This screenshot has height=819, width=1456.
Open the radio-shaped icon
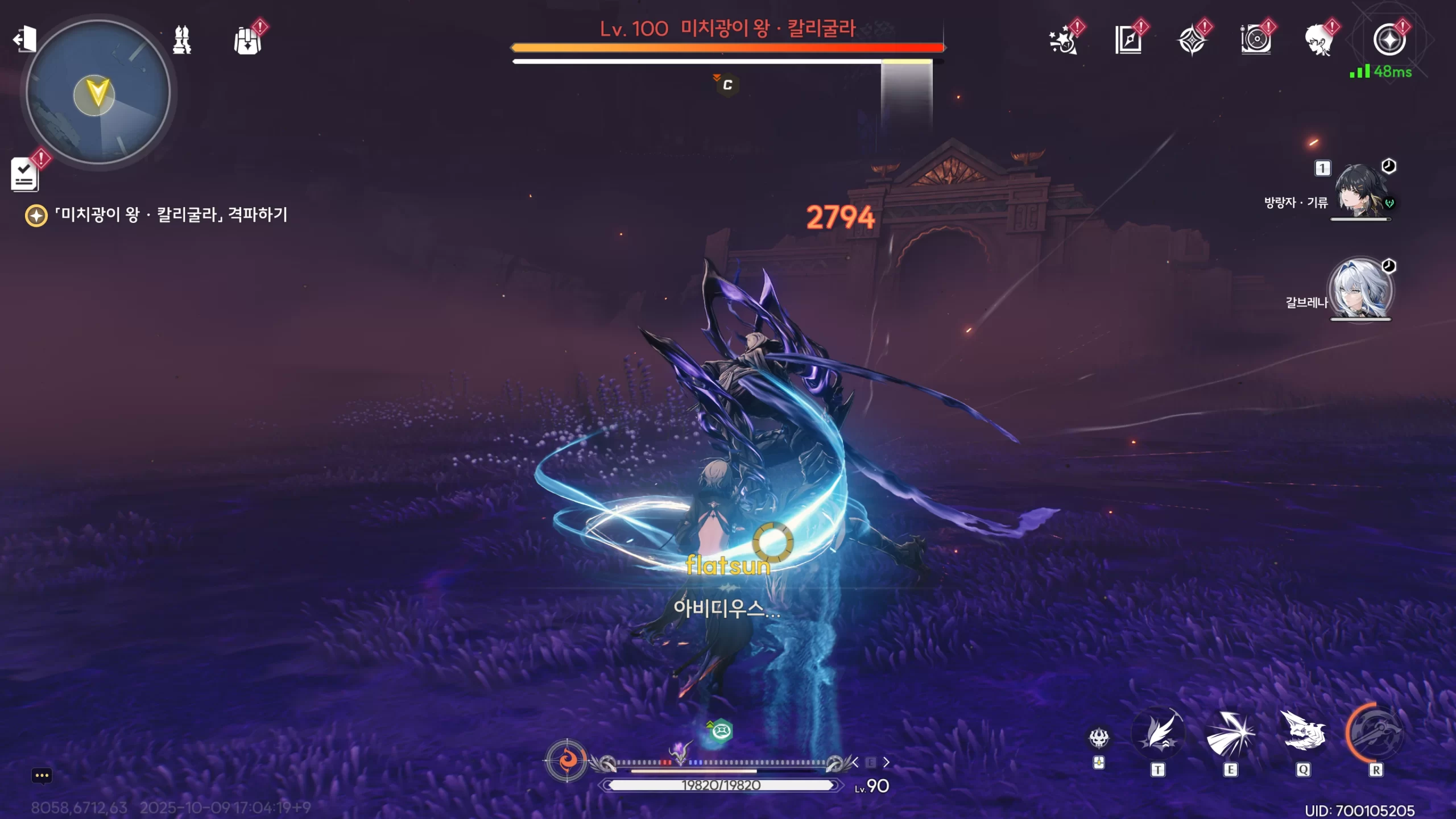coord(1256,40)
